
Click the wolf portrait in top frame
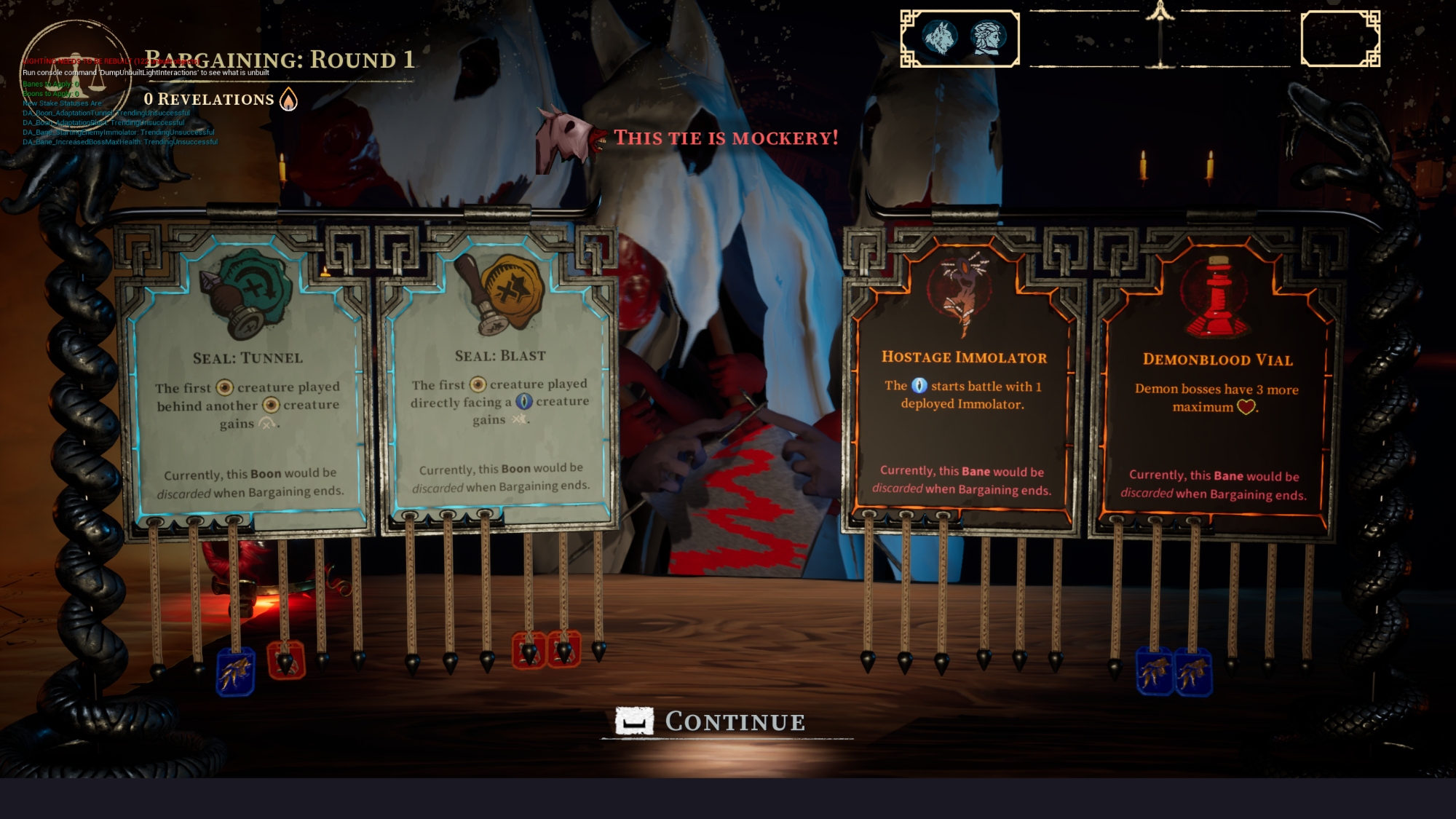point(940,38)
